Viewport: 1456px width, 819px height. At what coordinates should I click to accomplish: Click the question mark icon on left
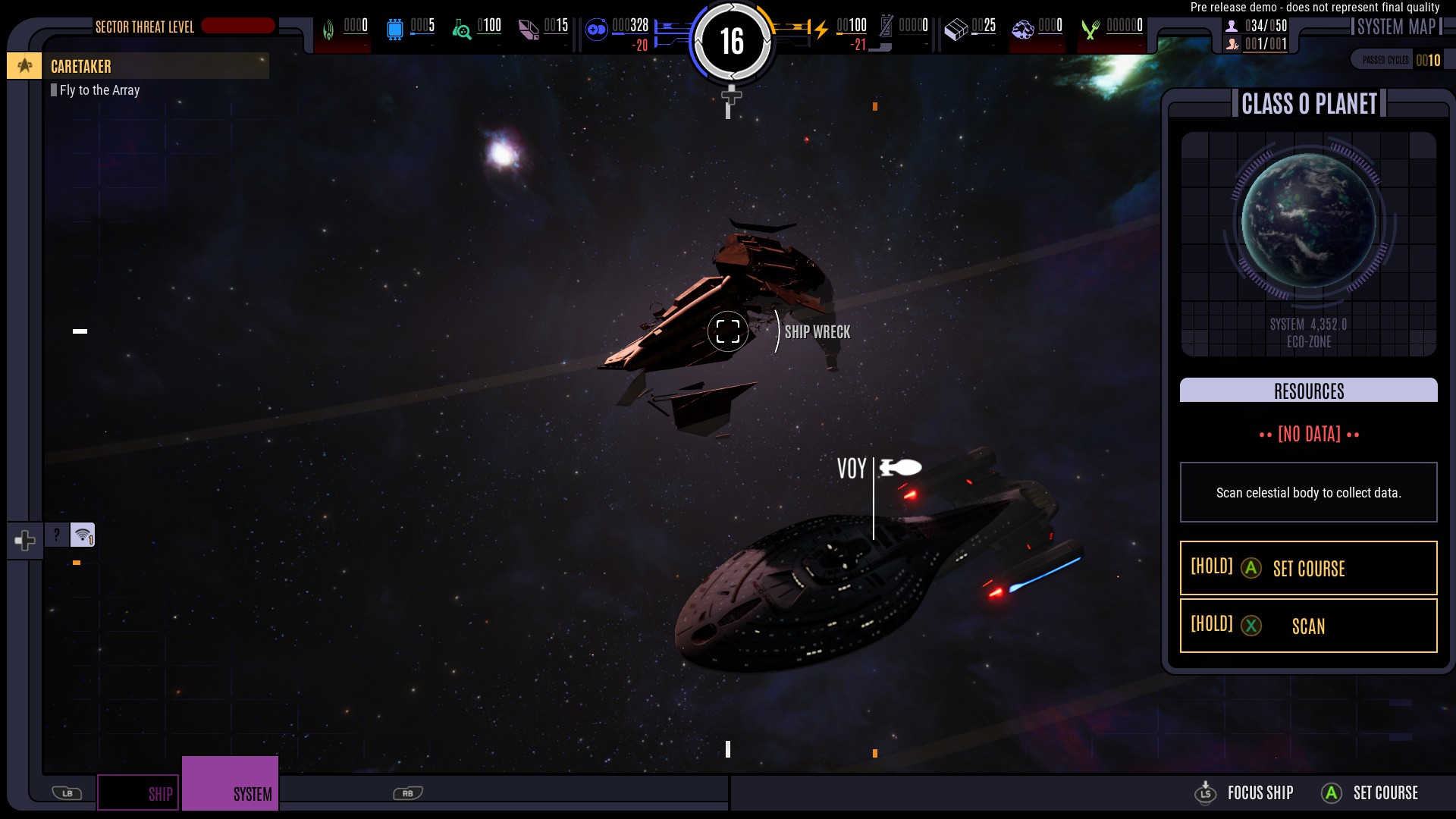[56, 535]
